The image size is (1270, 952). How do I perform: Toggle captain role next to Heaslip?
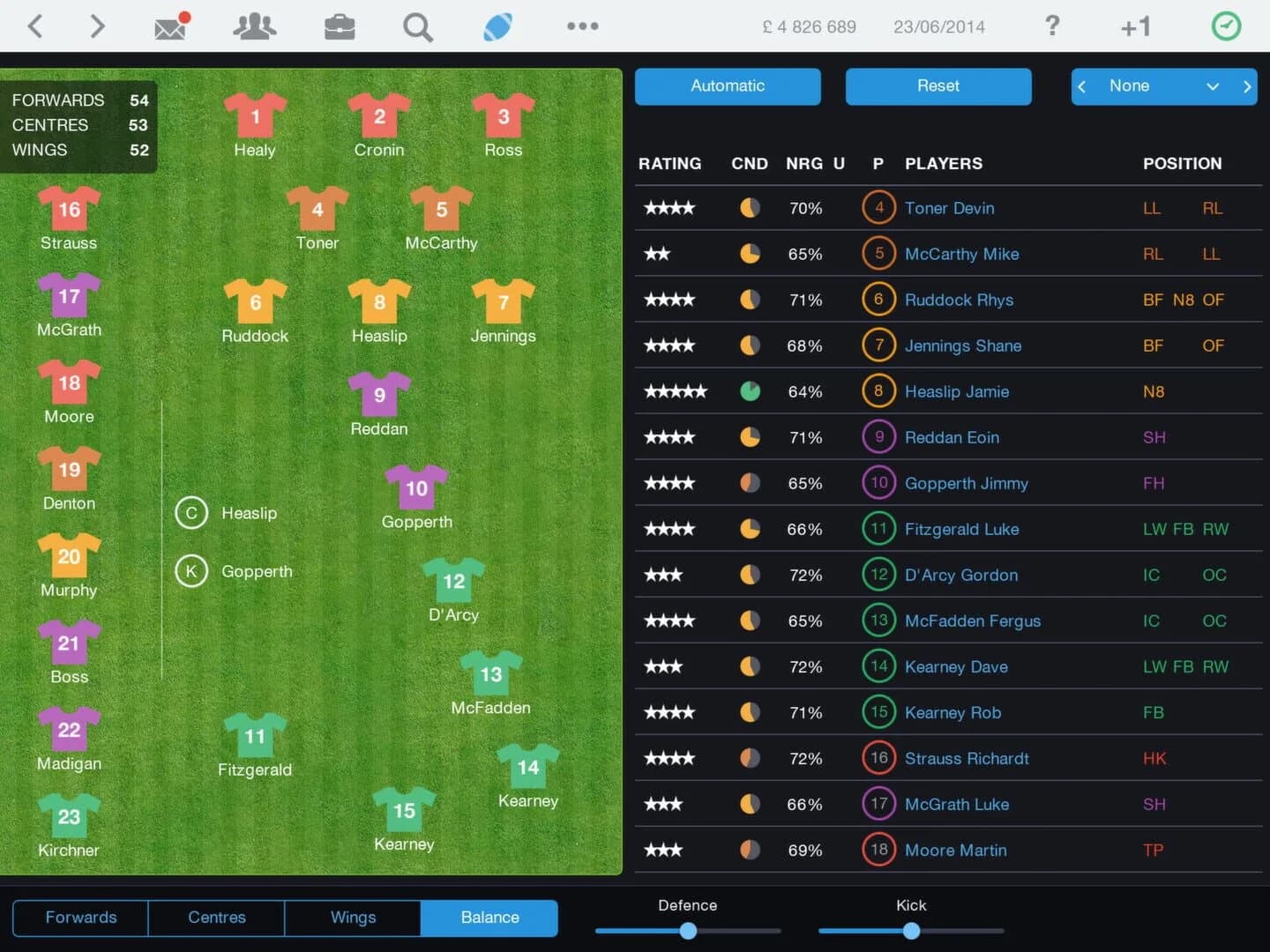pos(191,513)
